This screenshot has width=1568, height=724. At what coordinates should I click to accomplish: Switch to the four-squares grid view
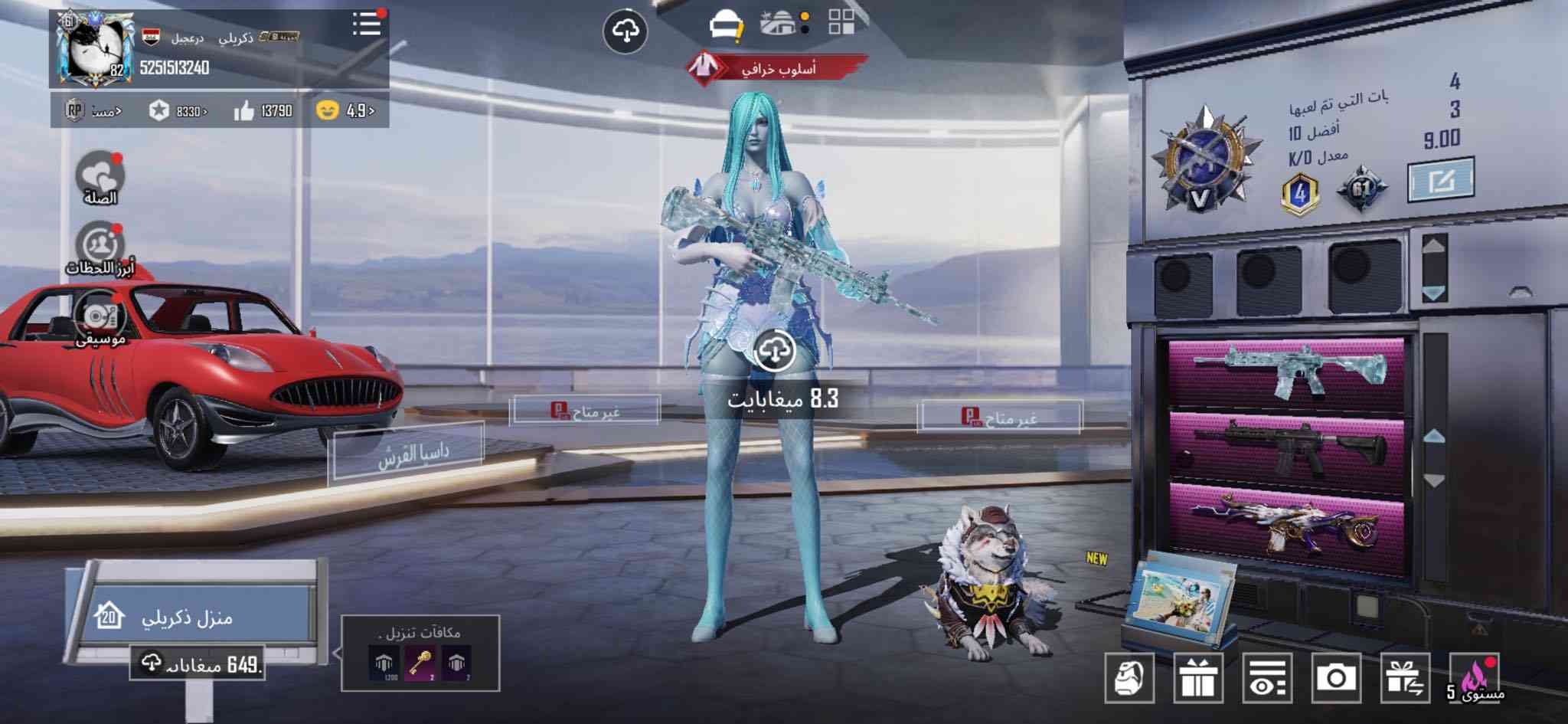(x=841, y=23)
